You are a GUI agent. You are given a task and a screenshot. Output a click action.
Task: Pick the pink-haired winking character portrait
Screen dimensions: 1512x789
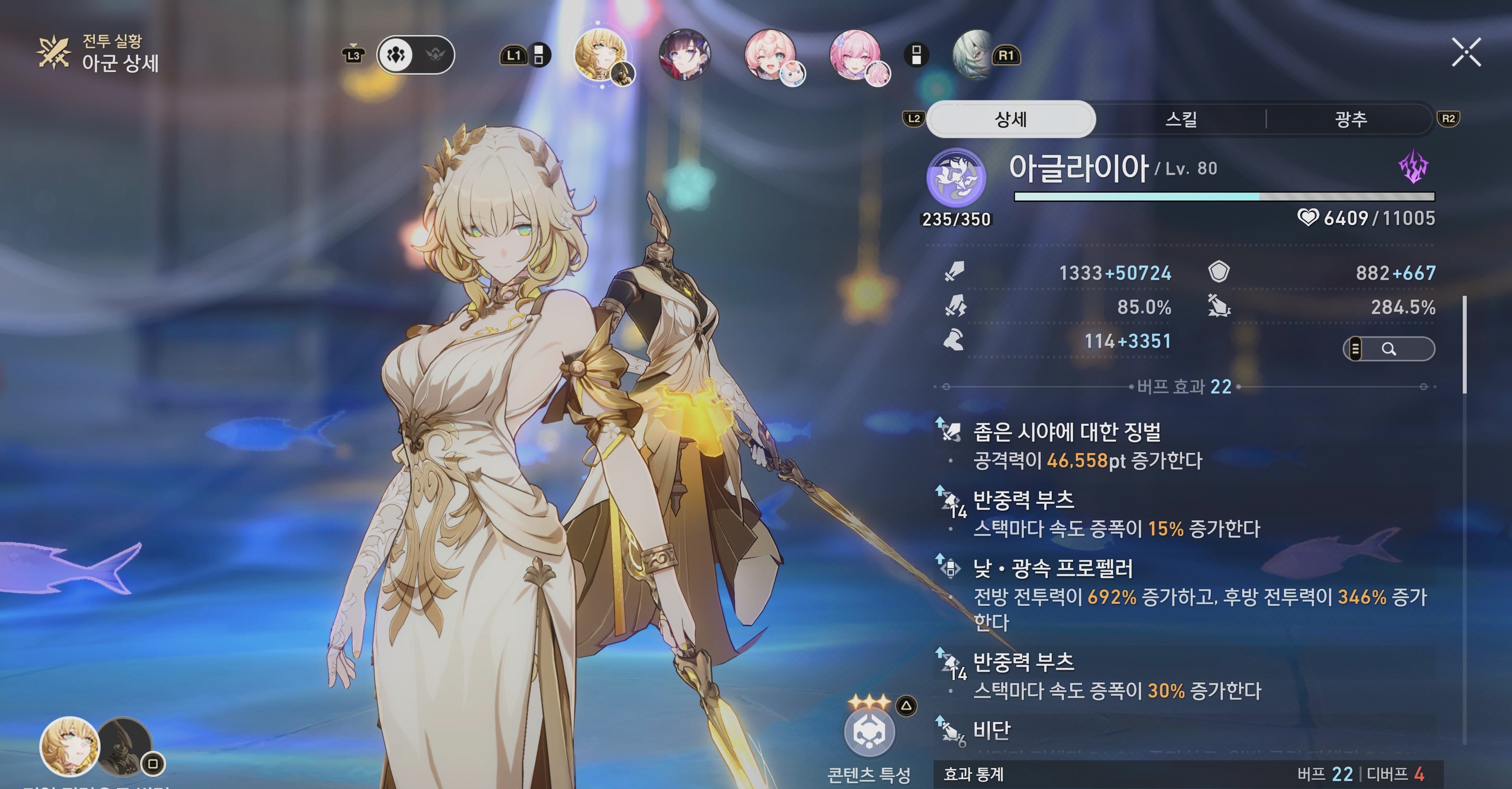tap(769, 55)
